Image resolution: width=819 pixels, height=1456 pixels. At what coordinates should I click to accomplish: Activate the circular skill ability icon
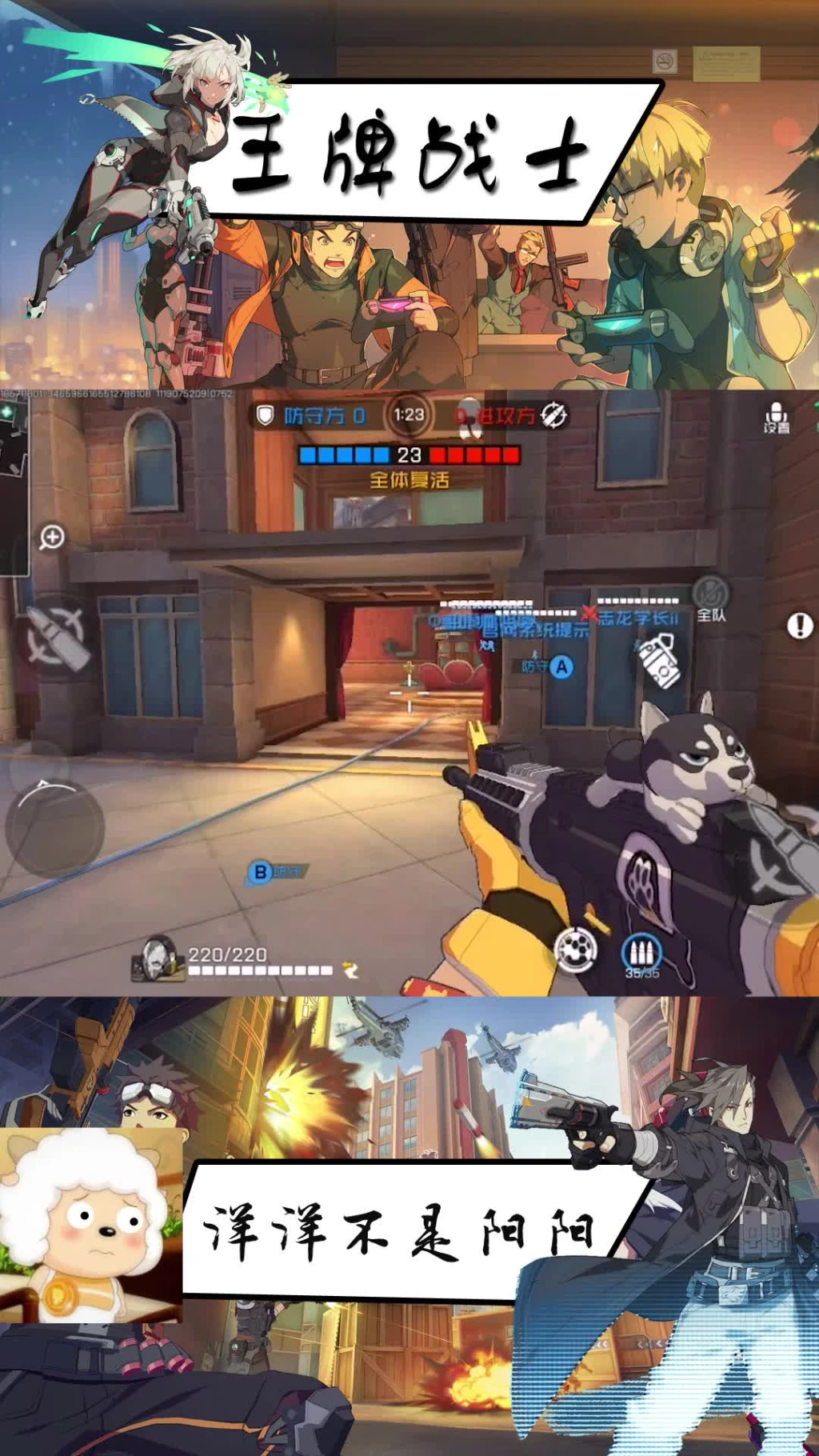click(576, 950)
